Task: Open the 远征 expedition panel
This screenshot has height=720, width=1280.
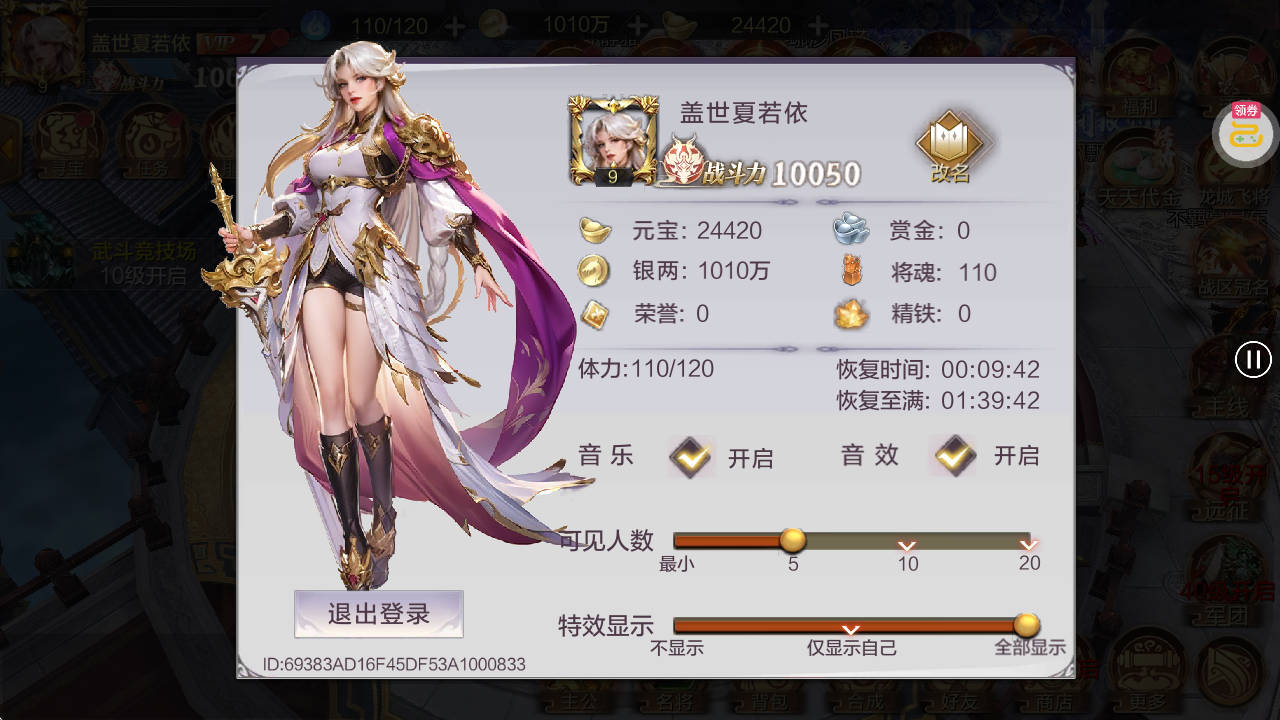Action: [x=1222, y=479]
